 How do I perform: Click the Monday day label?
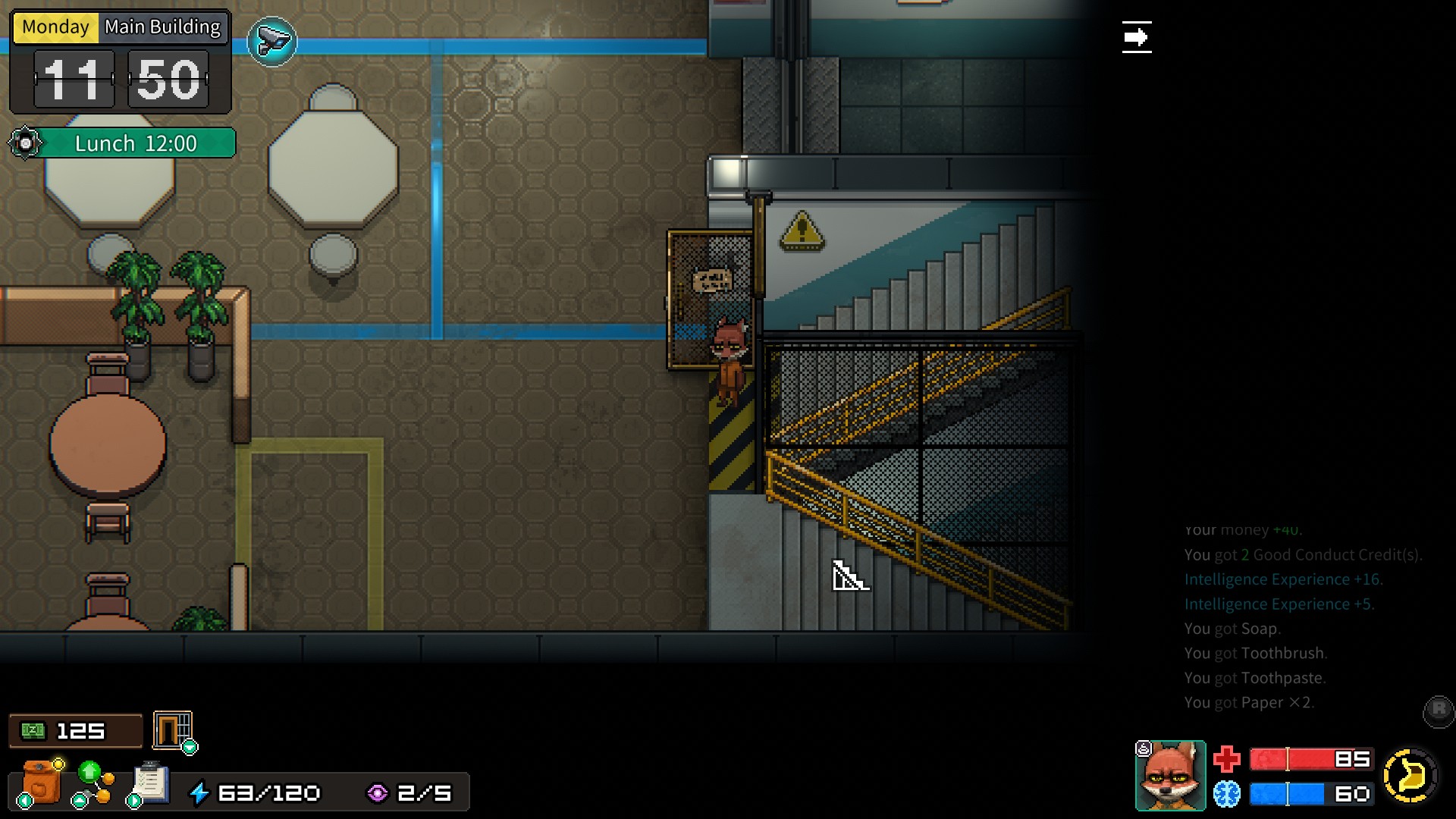[x=55, y=27]
